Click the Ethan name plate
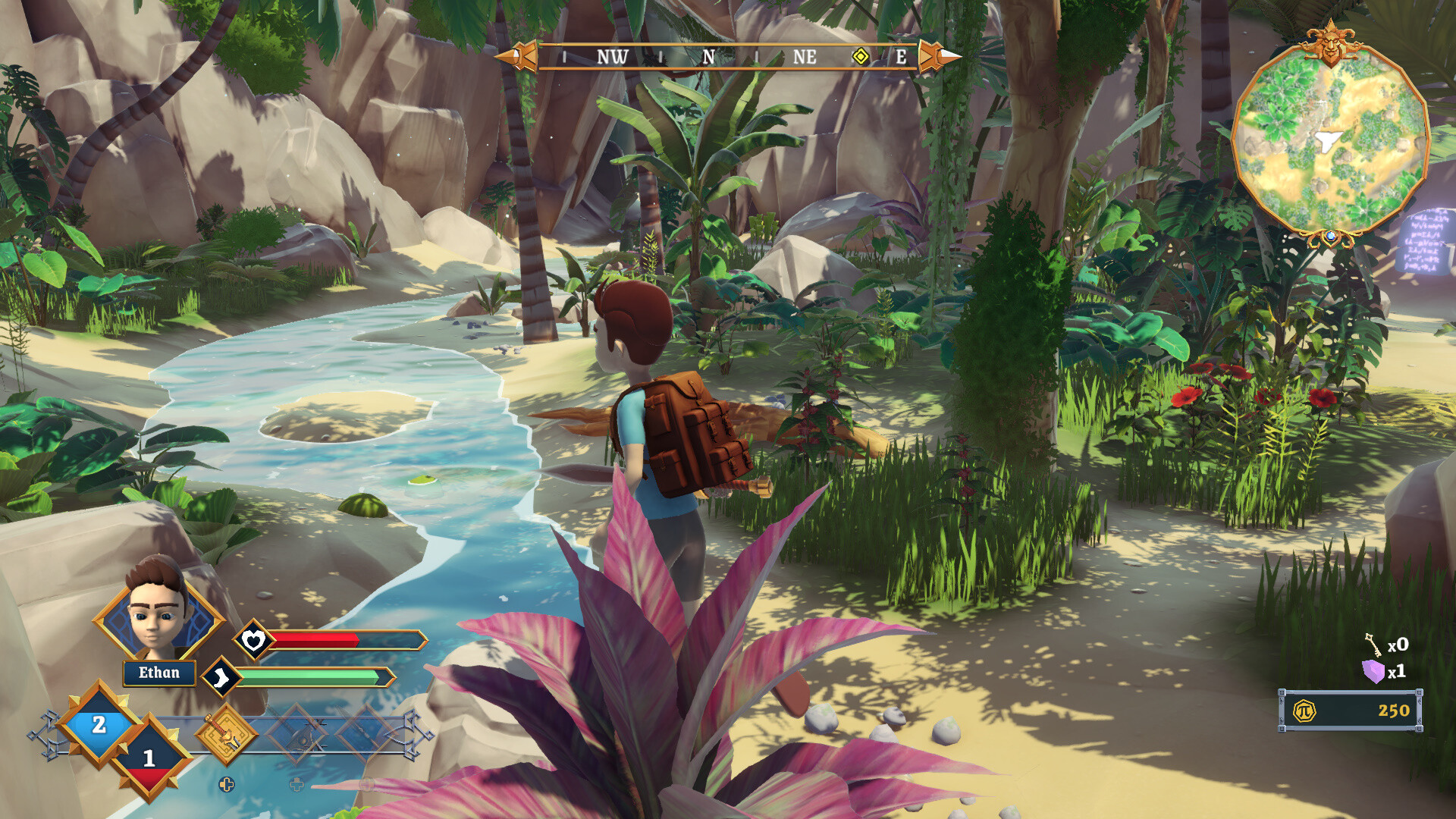The height and width of the screenshot is (819, 1456). pyautogui.click(x=159, y=673)
